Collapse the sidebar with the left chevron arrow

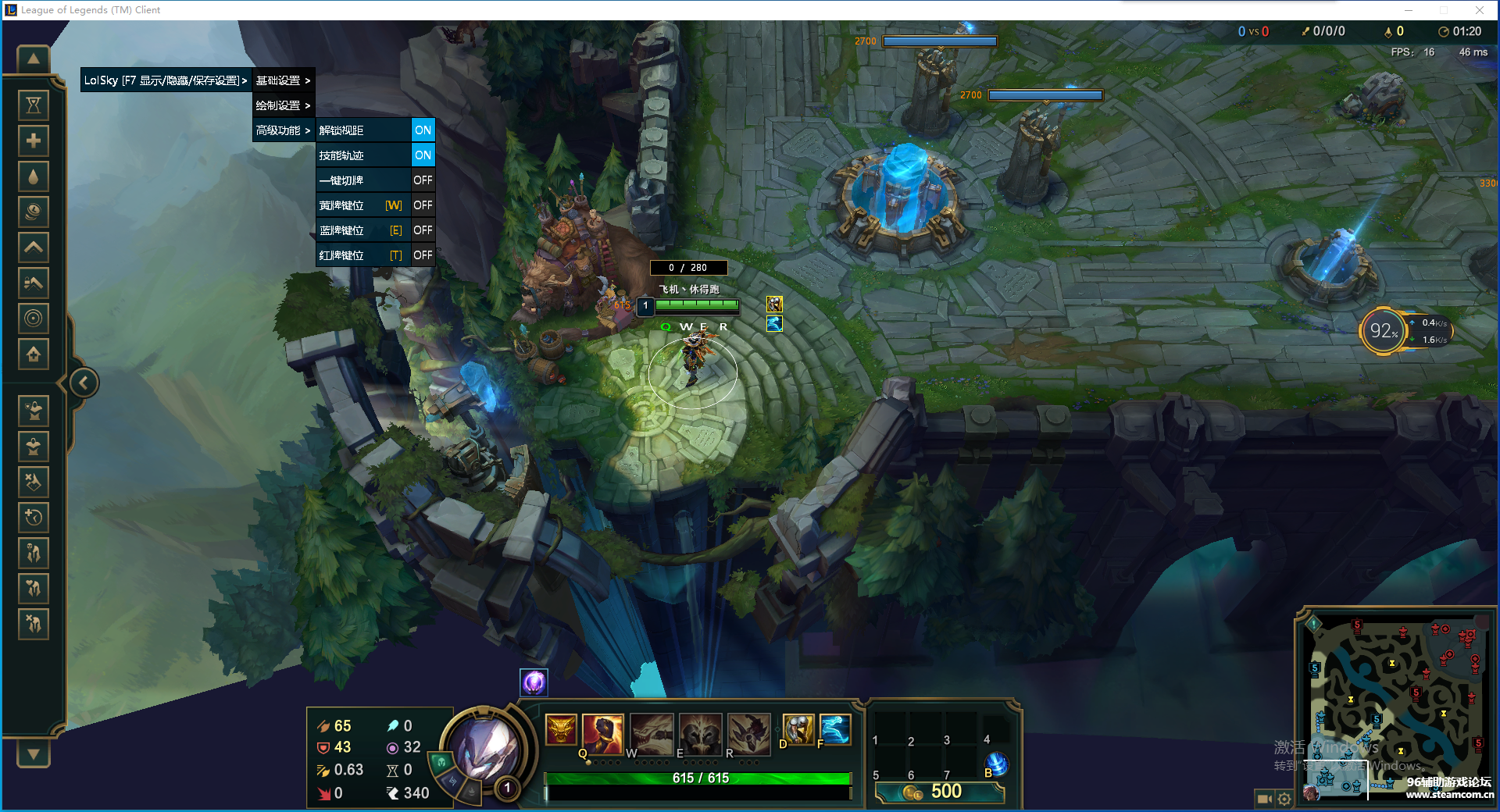[82, 382]
